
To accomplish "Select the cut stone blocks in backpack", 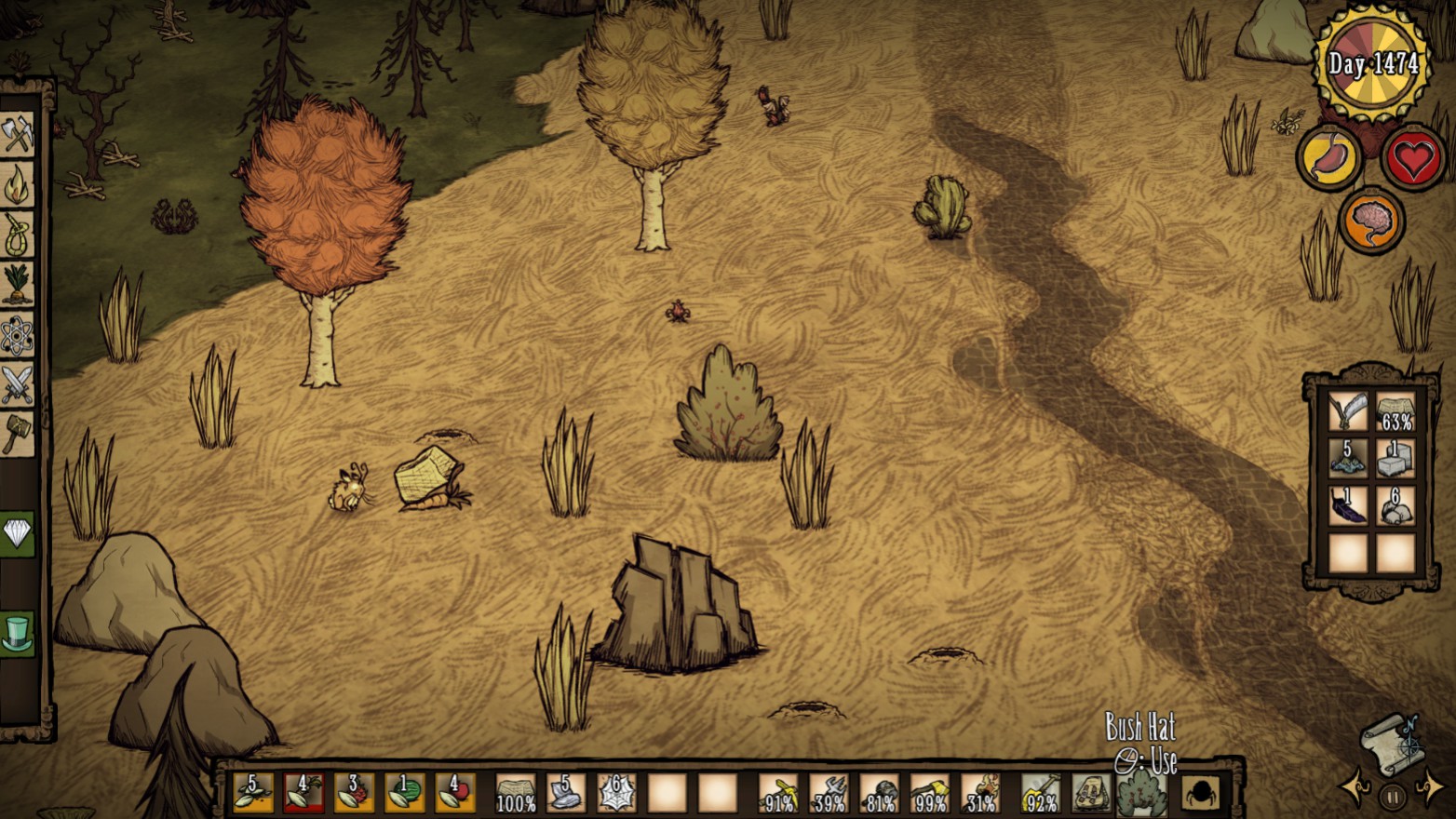I will pos(1395,458).
